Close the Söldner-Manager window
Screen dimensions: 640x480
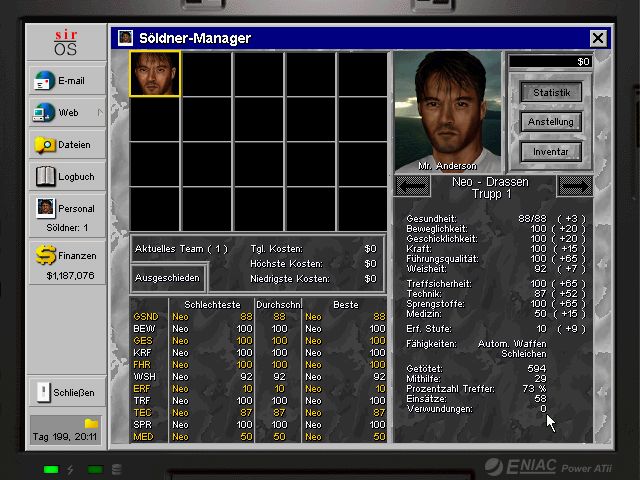click(x=598, y=38)
